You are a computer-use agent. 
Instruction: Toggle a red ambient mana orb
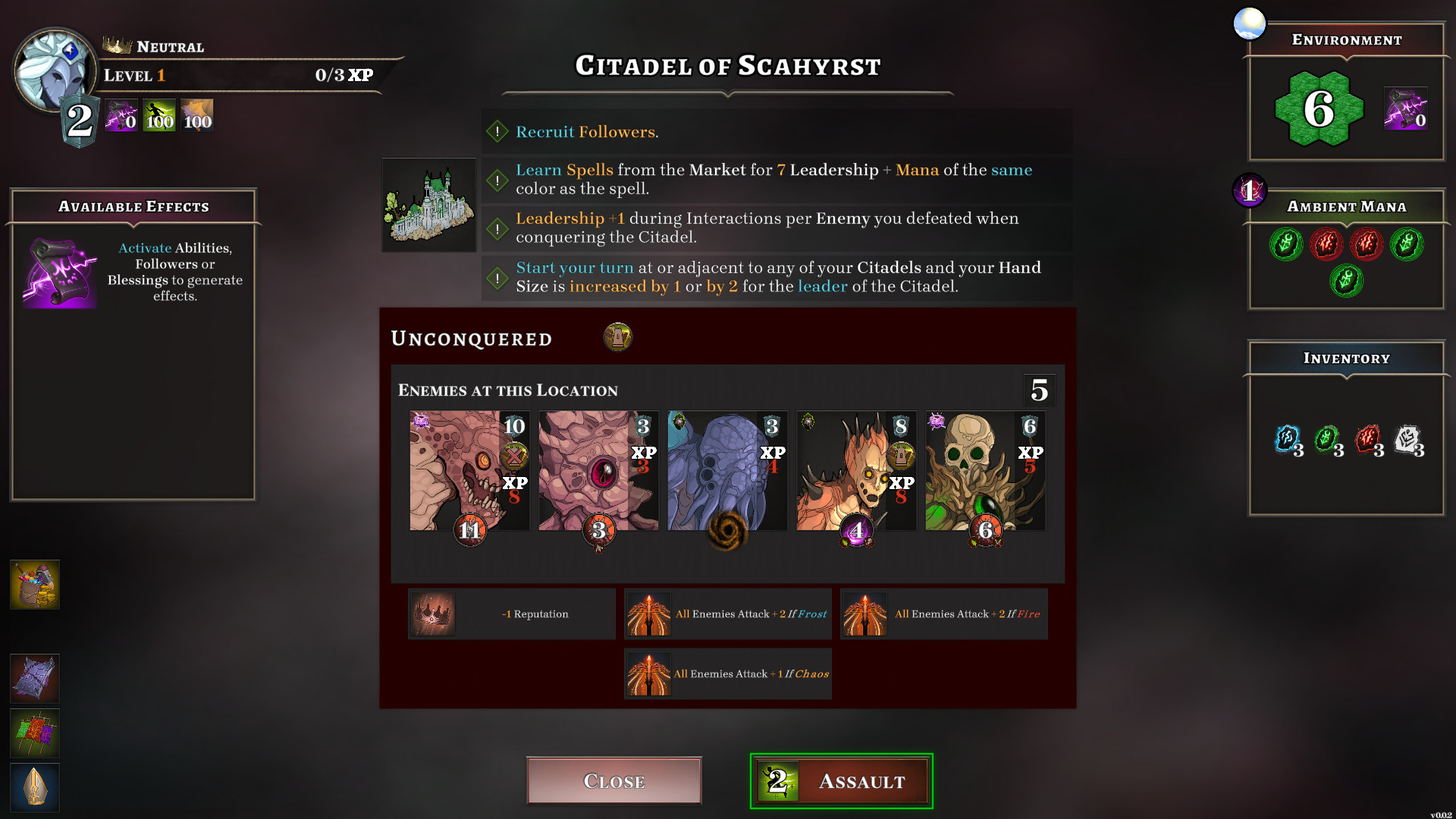[x=1326, y=243]
